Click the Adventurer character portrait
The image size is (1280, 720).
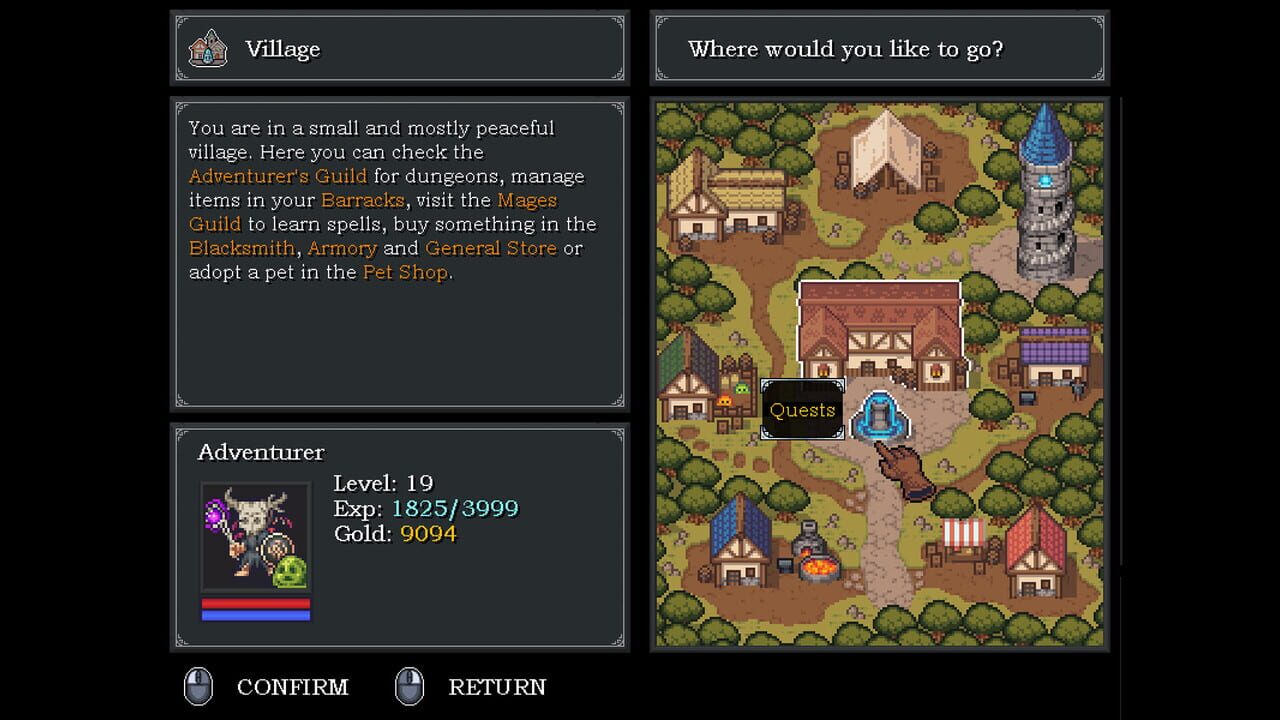coord(255,538)
